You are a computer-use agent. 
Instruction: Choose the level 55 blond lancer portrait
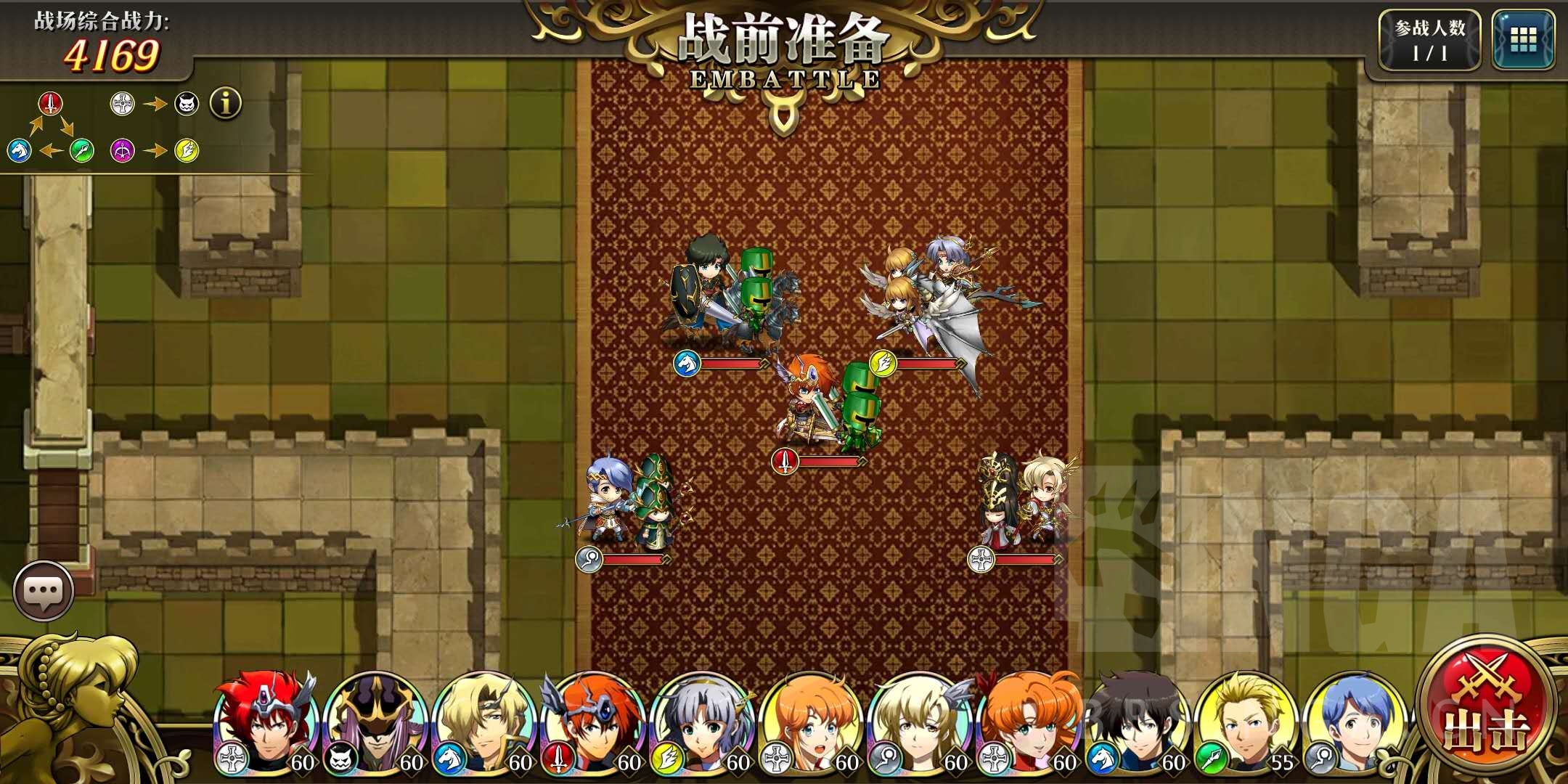pos(1247,723)
